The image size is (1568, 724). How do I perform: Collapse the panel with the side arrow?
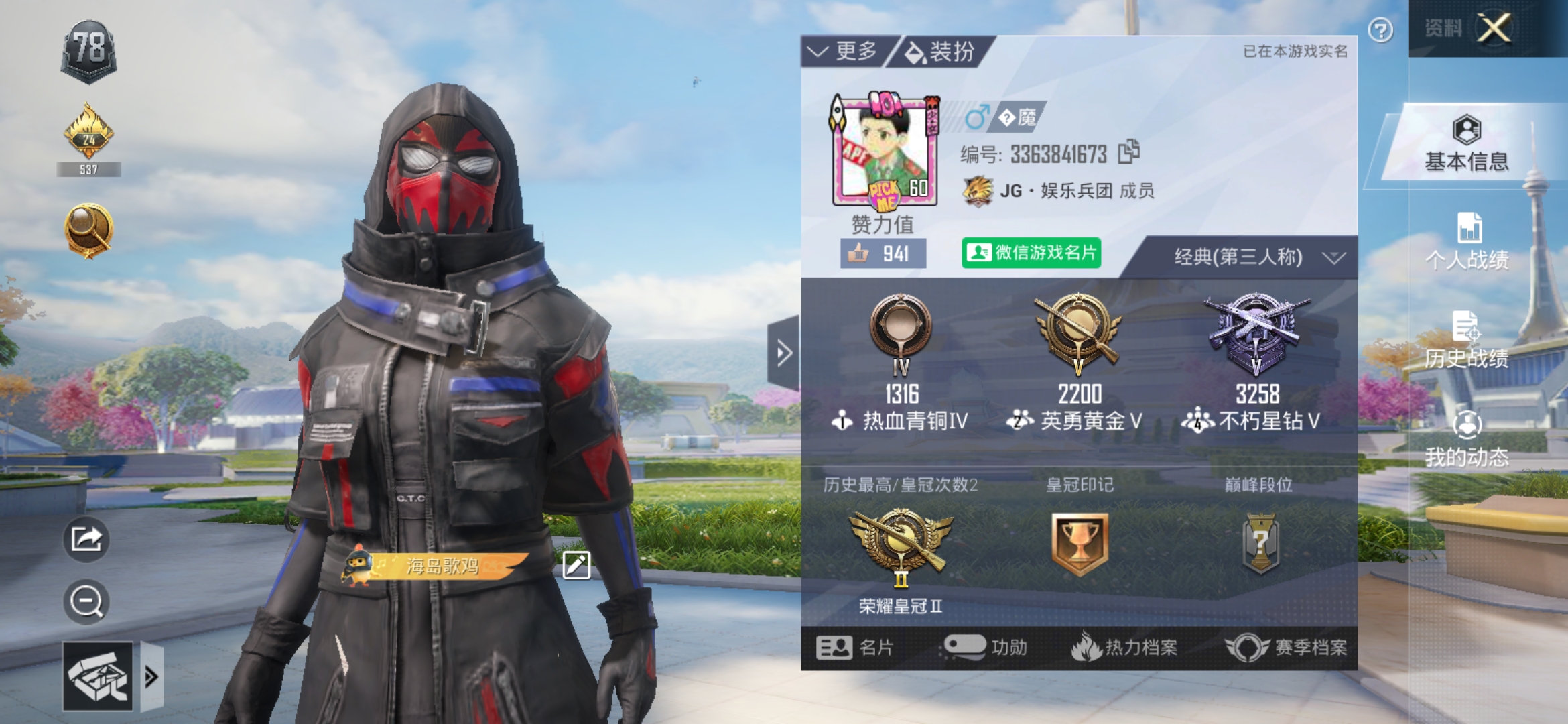pyautogui.click(x=783, y=353)
